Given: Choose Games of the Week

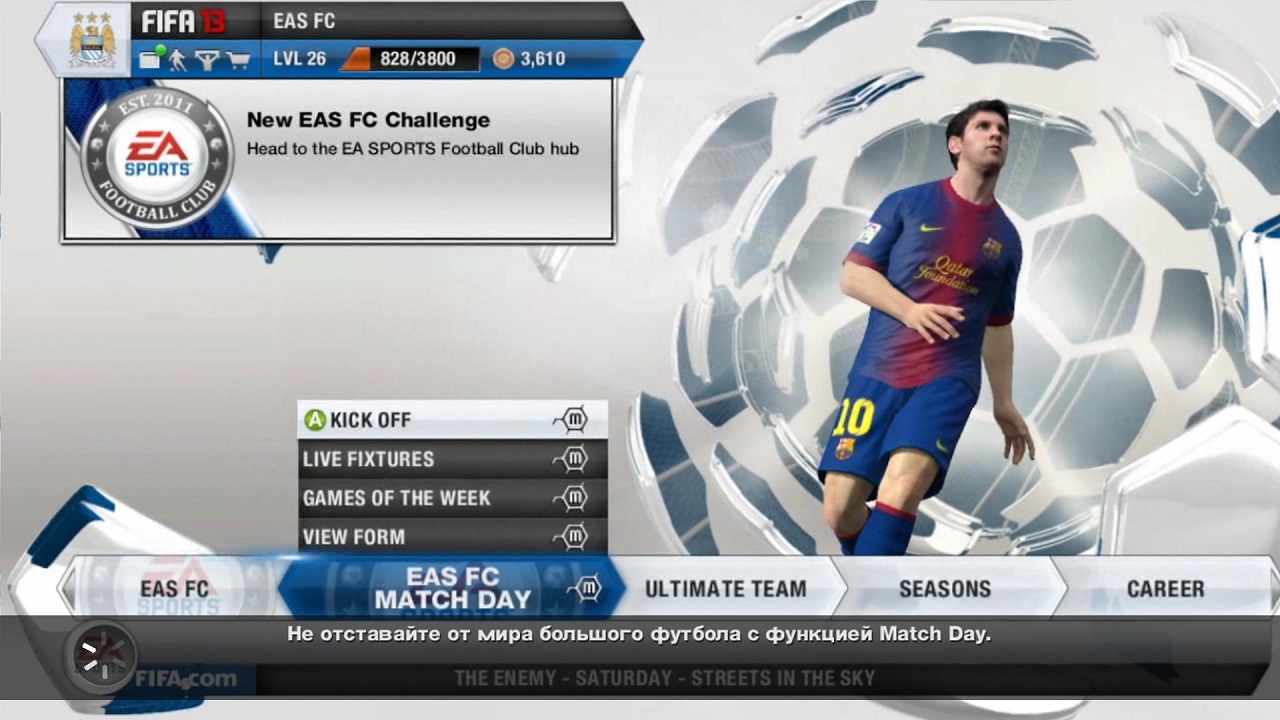Looking at the screenshot, I should [452, 498].
